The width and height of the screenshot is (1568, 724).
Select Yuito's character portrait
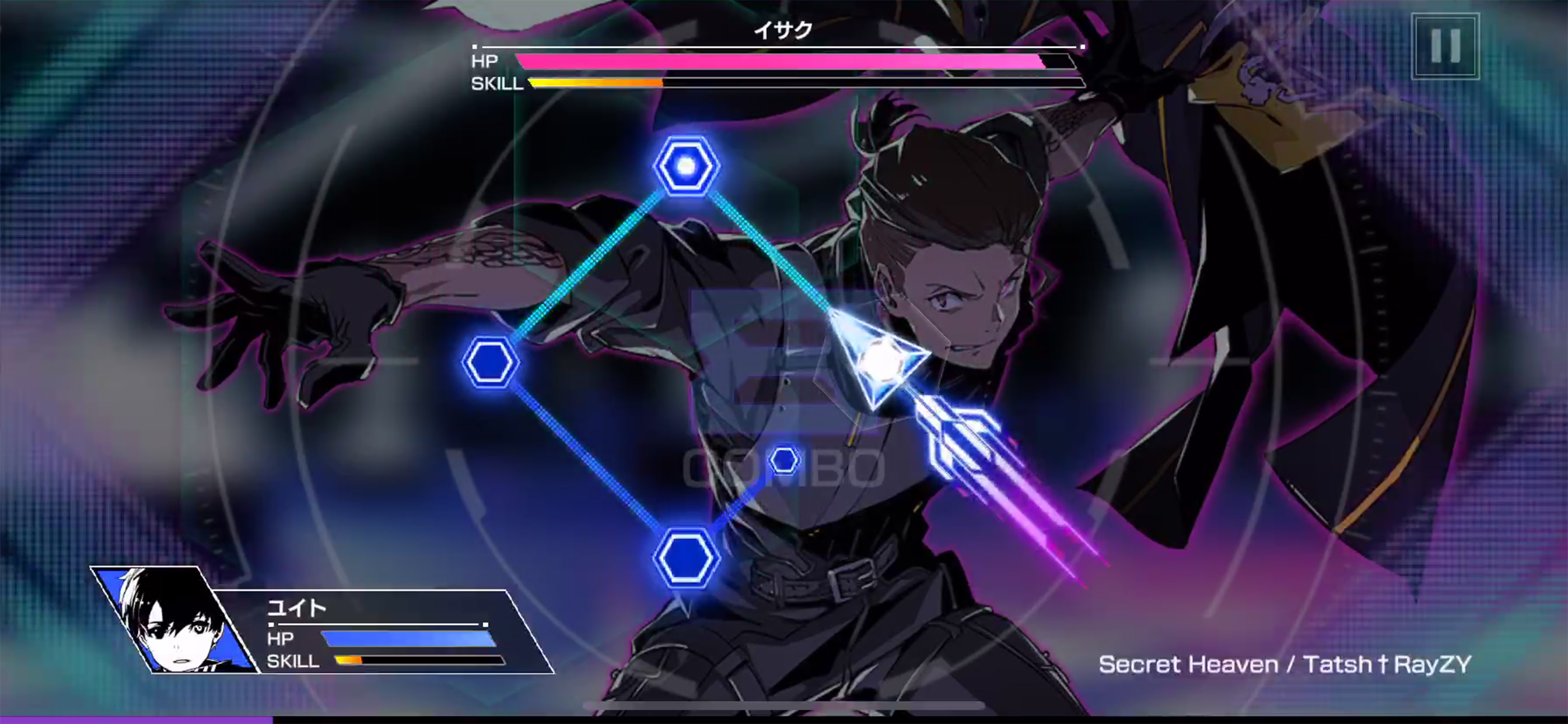pos(172,620)
